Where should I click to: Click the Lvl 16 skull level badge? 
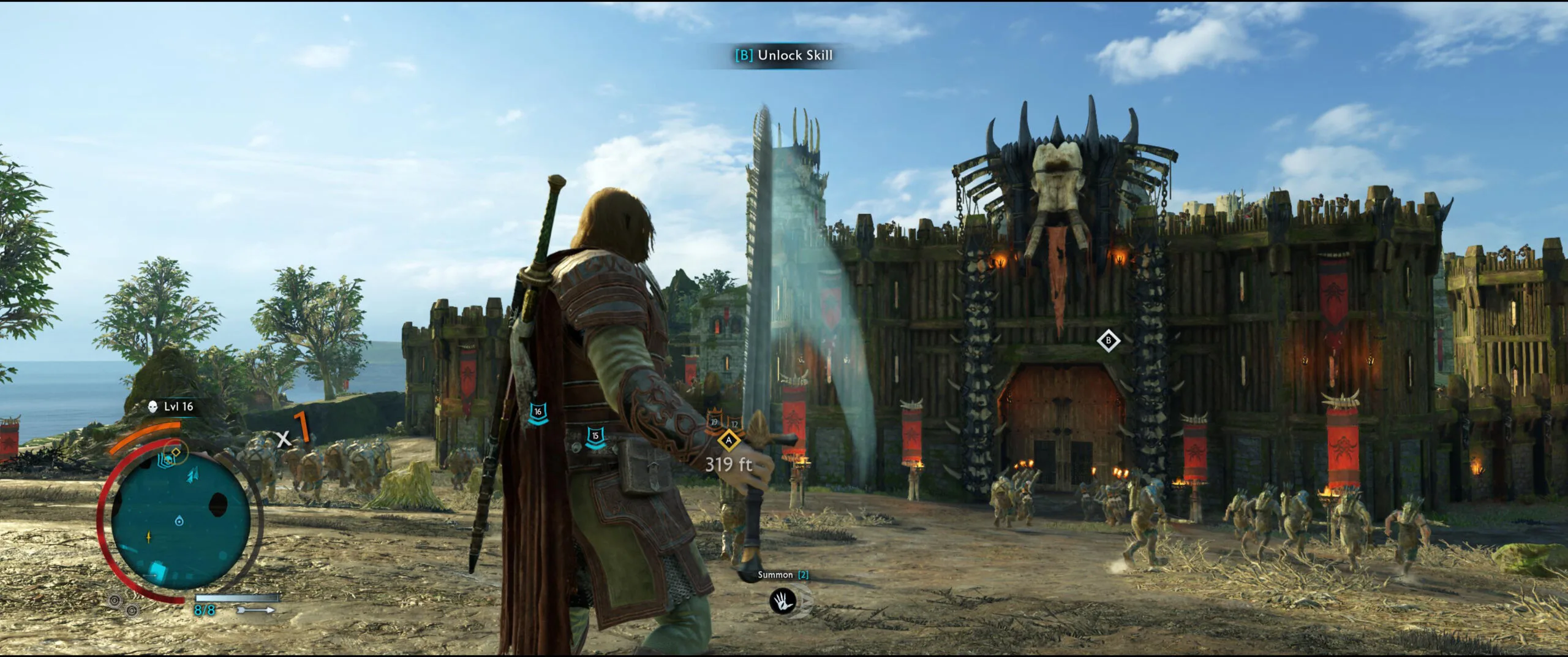pos(171,406)
